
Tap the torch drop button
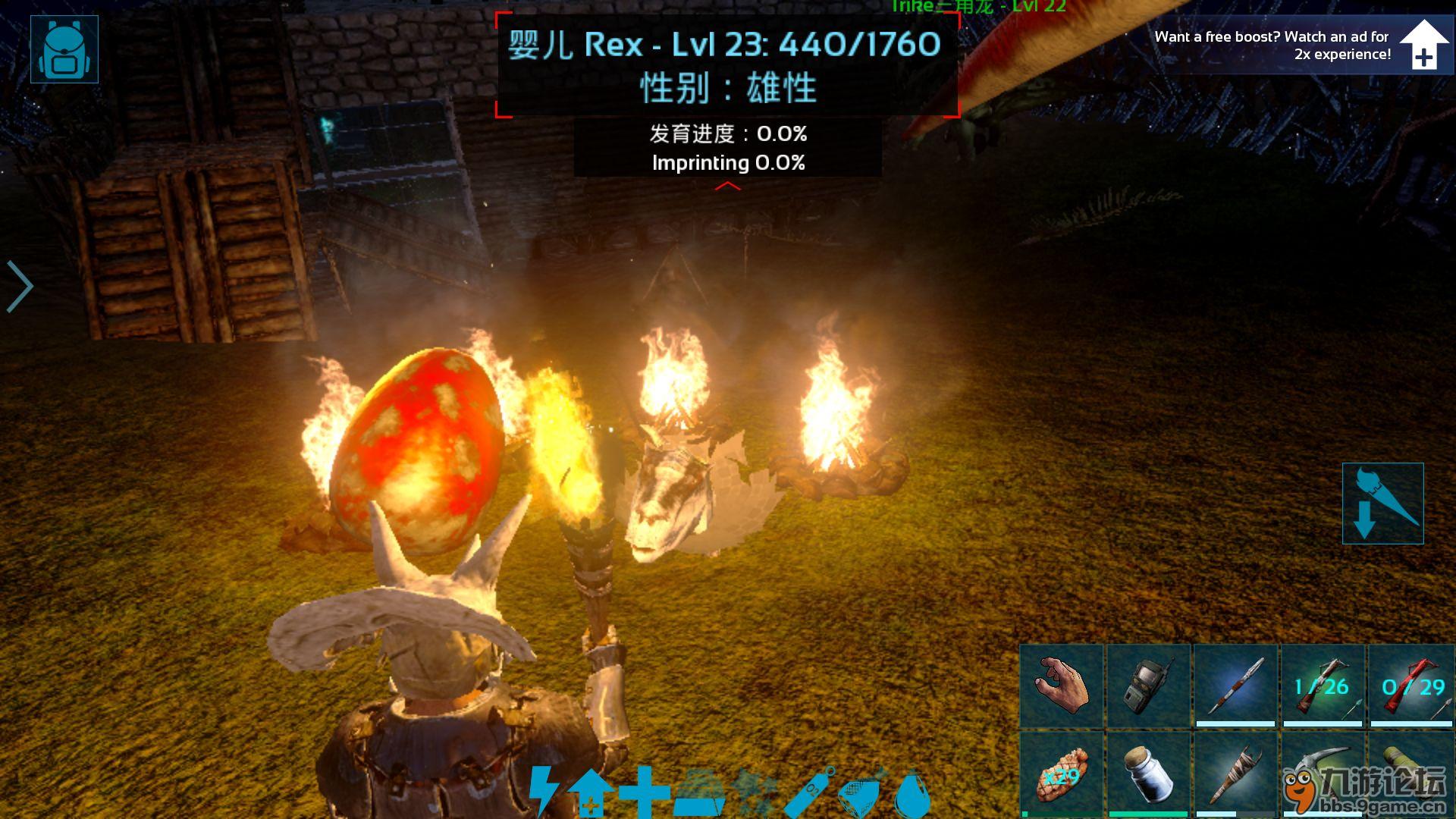[1382, 504]
